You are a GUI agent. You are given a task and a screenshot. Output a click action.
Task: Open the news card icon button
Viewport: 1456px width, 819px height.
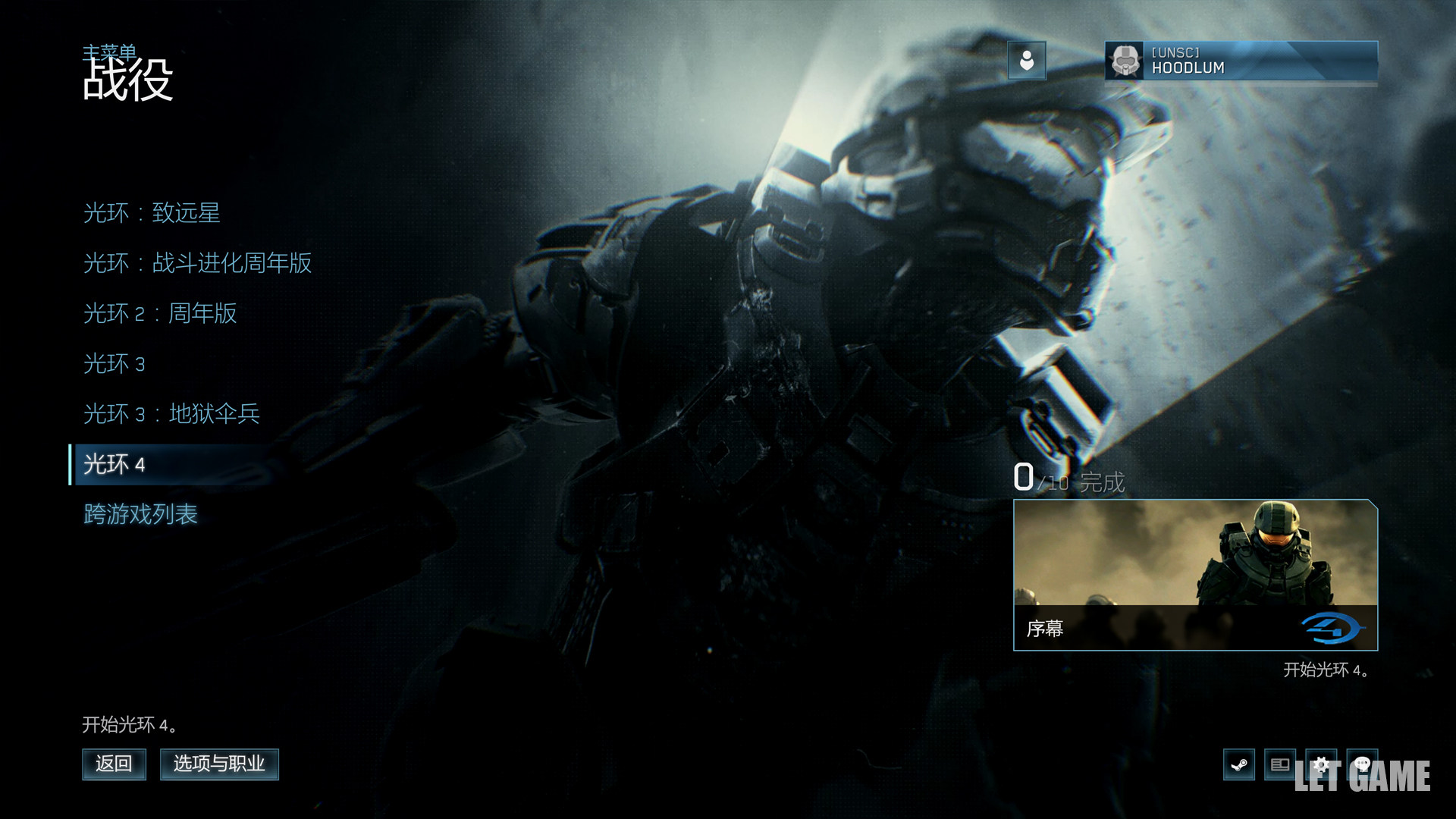[1280, 764]
